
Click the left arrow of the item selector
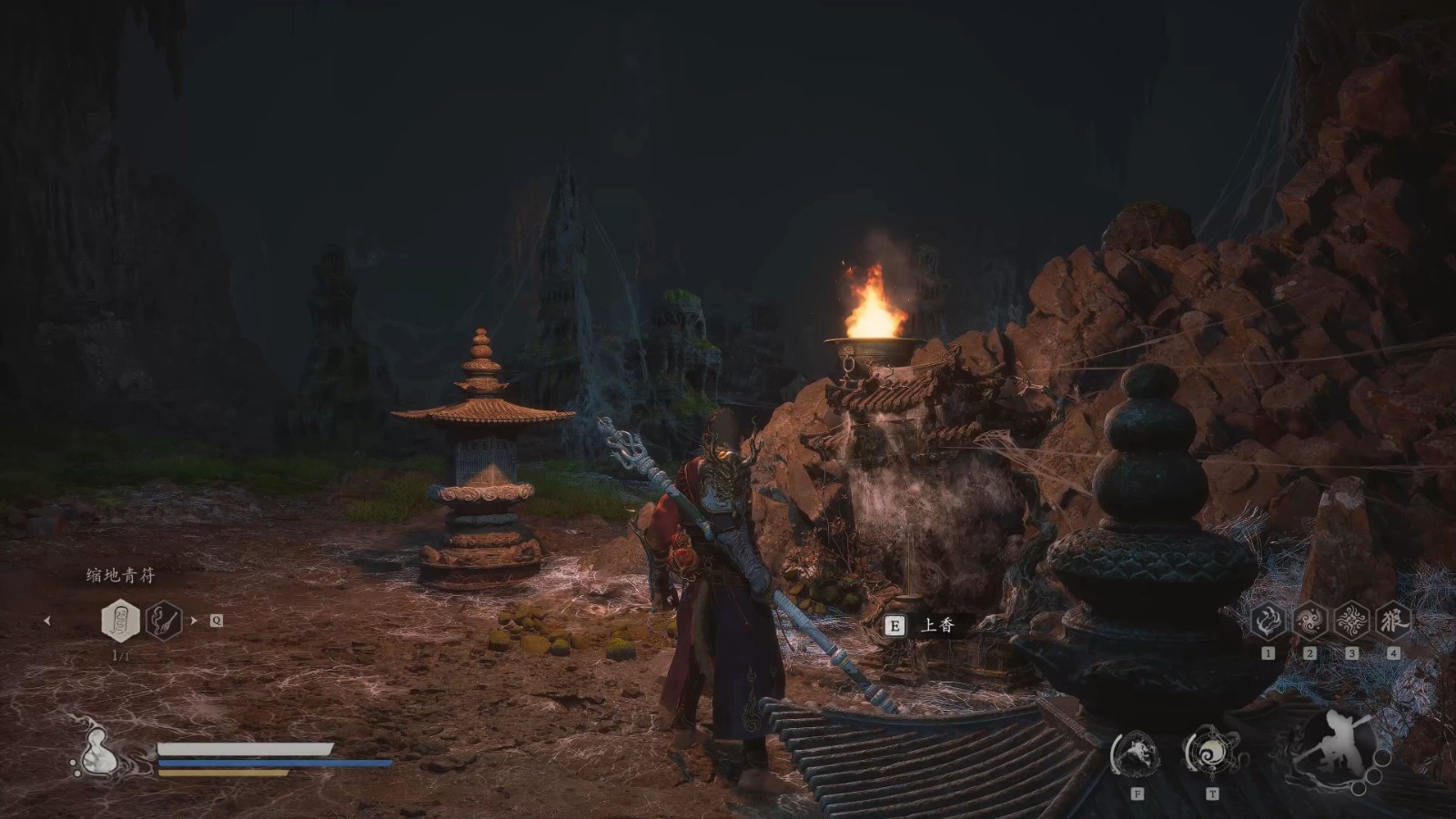pos(47,622)
